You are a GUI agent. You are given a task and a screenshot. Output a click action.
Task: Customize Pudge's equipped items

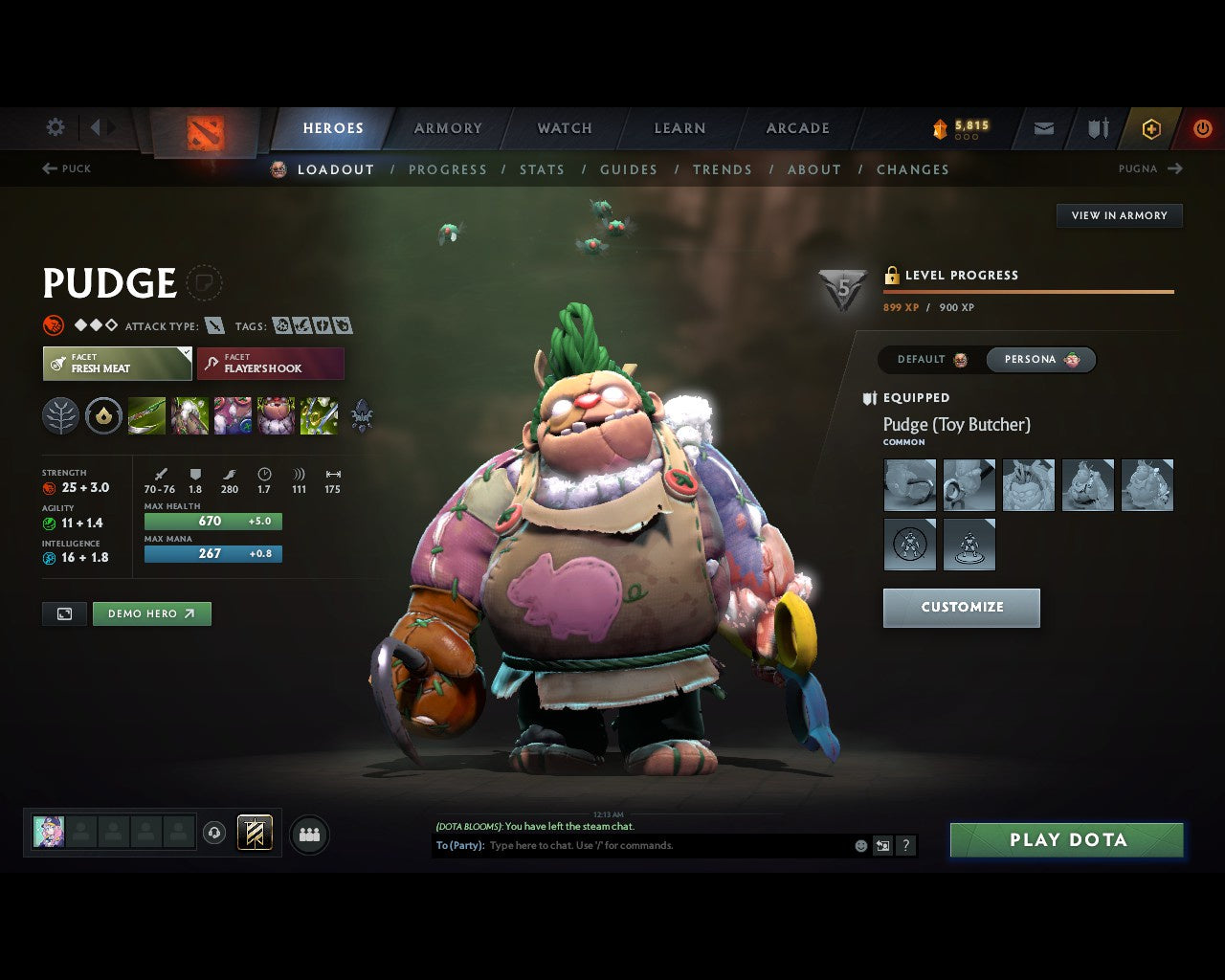pos(961,608)
